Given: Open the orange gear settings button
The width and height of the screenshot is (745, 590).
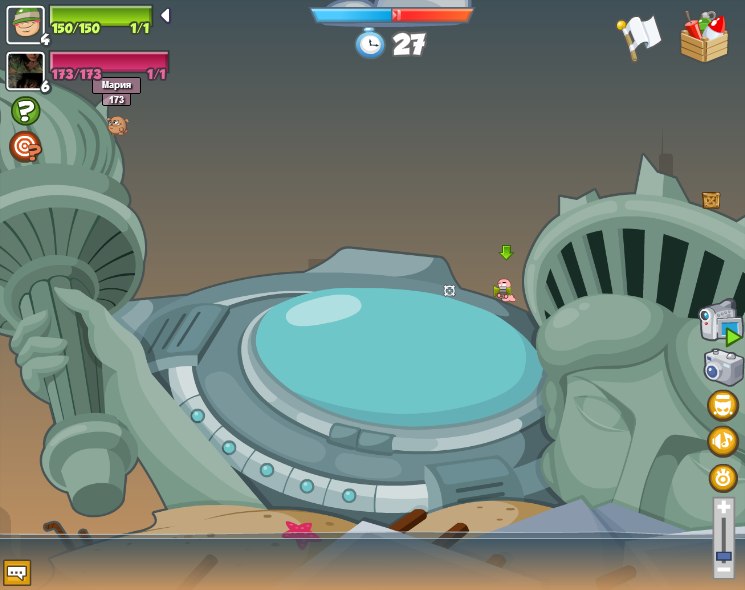Looking at the screenshot, I should pos(723,478).
